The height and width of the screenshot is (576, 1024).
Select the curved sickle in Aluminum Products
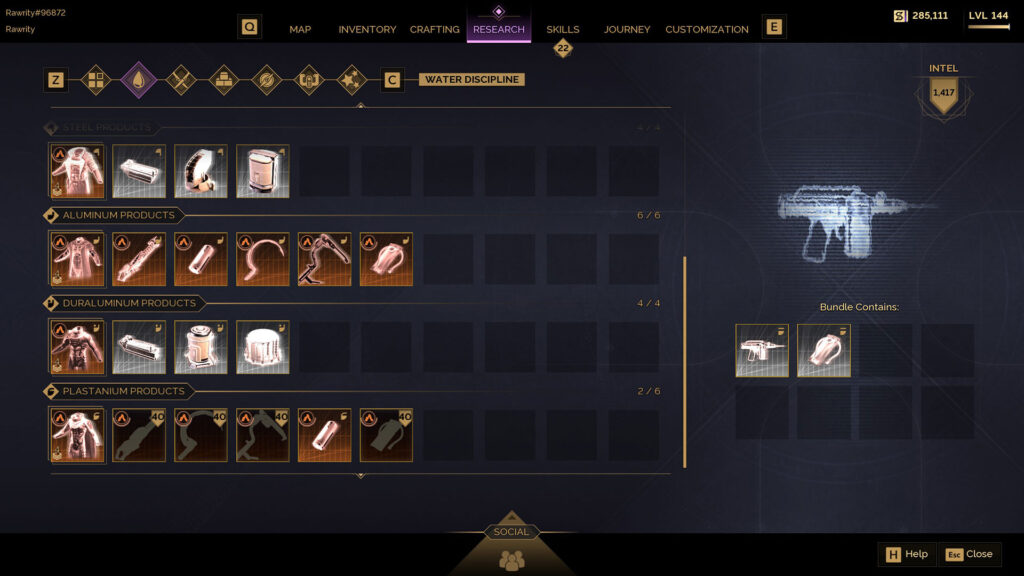tap(263, 260)
